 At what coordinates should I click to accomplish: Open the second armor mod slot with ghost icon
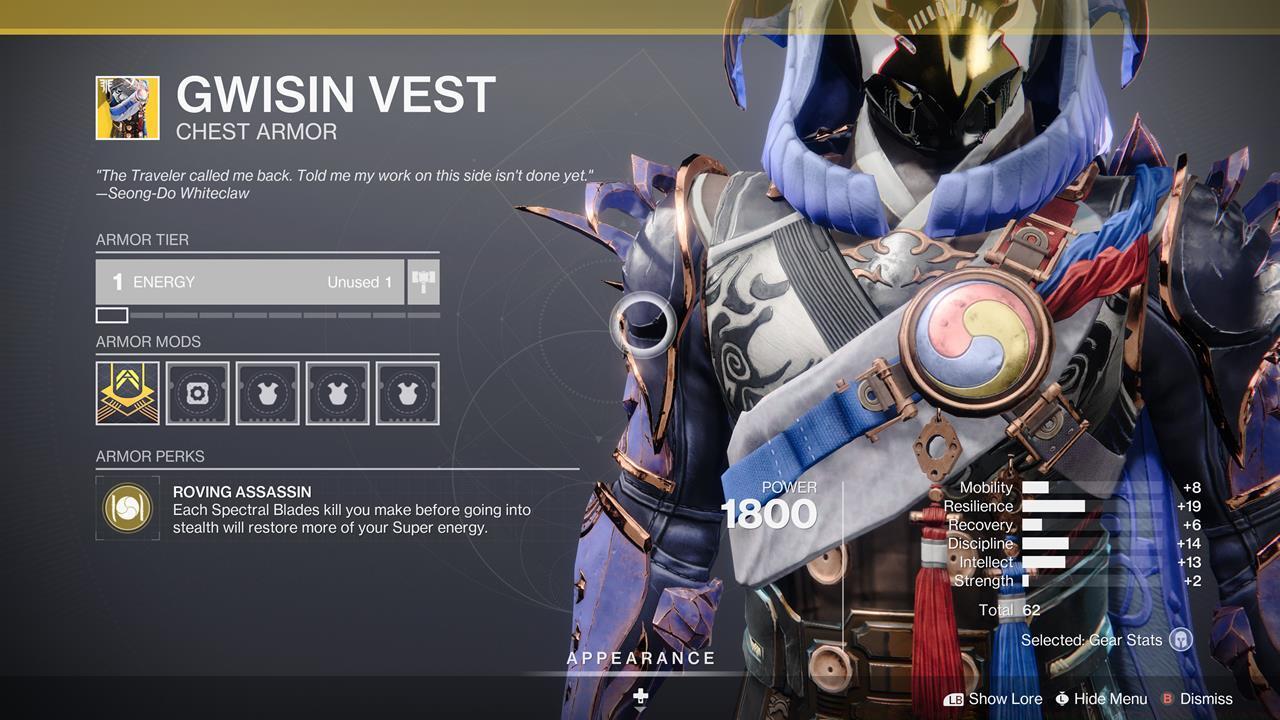[197, 393]
